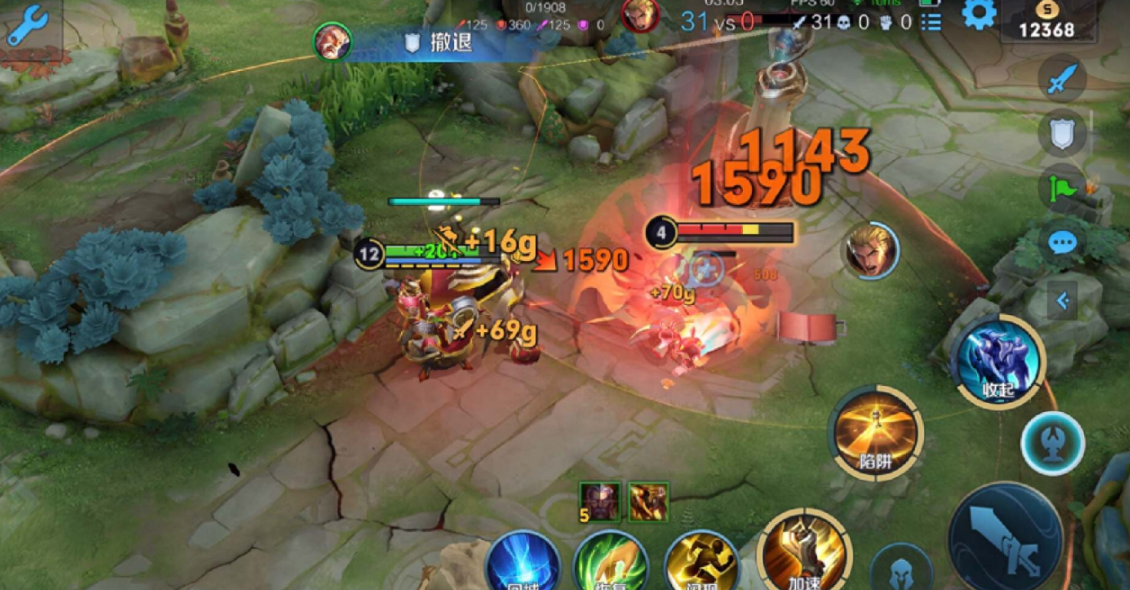Select the blond enemy hero portrait
The width and height of the screenshot is (1130, 590).
click(870, 250)
